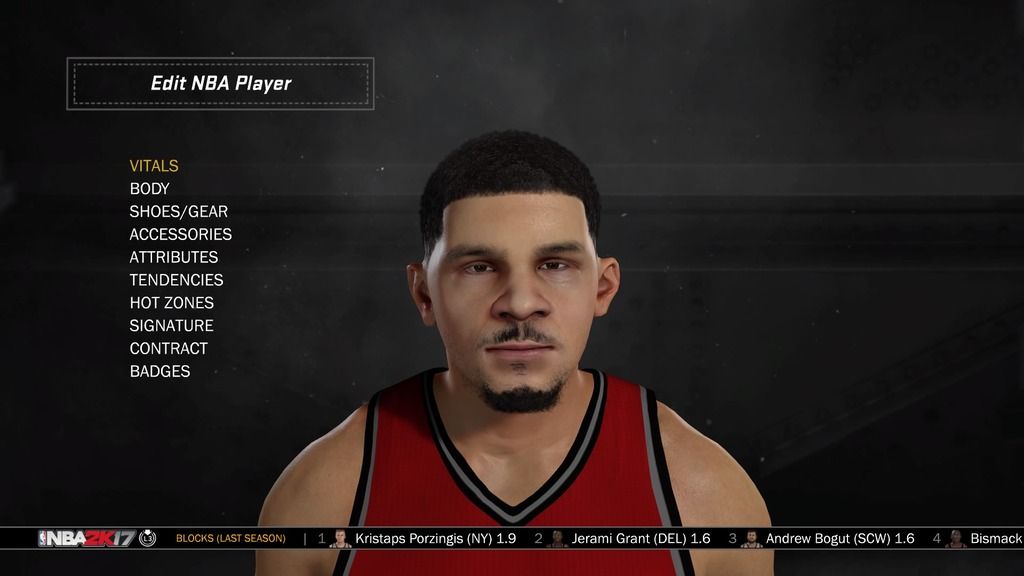Open the ACCESSORIES menu
This screenshot has width=1024, height=576.
(x=181, y=234)
